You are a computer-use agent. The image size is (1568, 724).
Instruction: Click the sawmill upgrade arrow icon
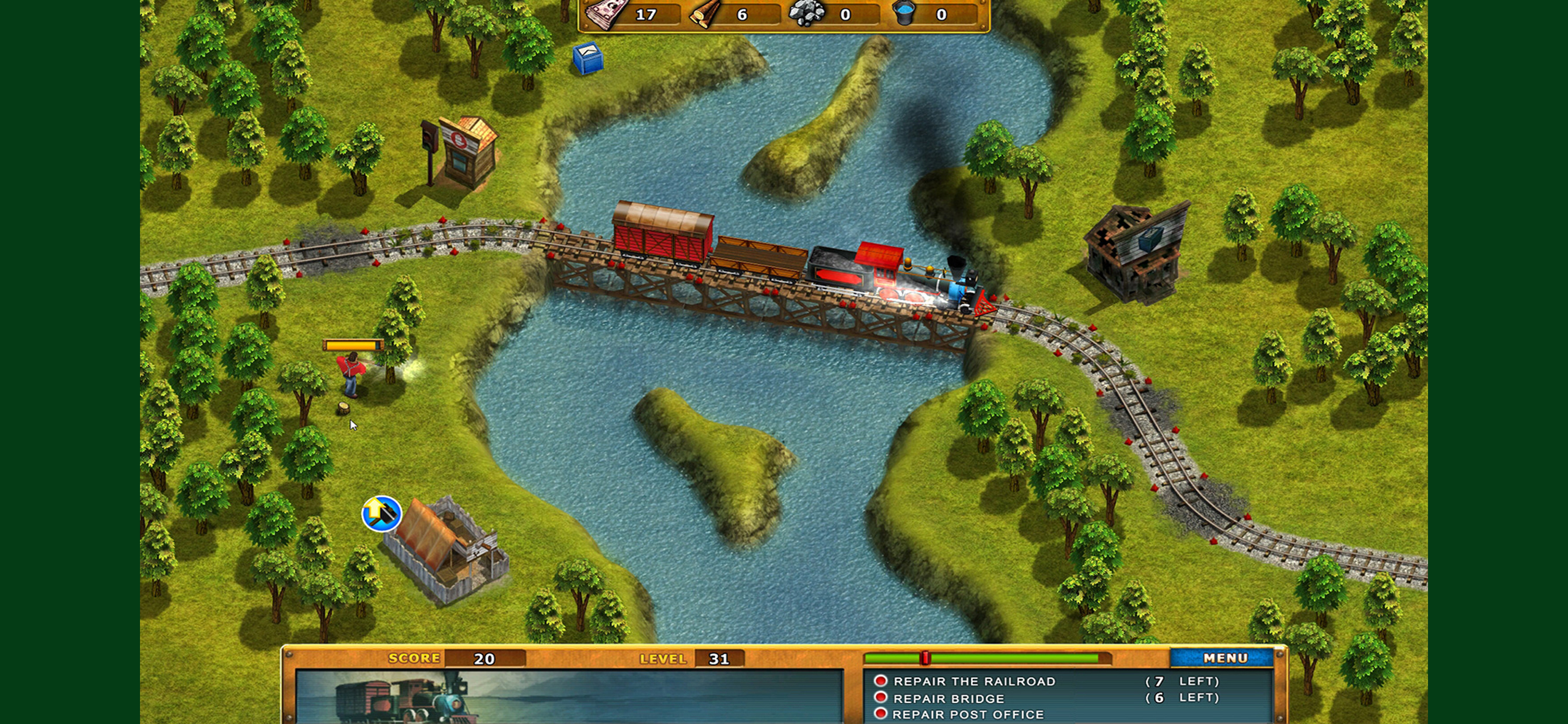(x=381, y=514)
